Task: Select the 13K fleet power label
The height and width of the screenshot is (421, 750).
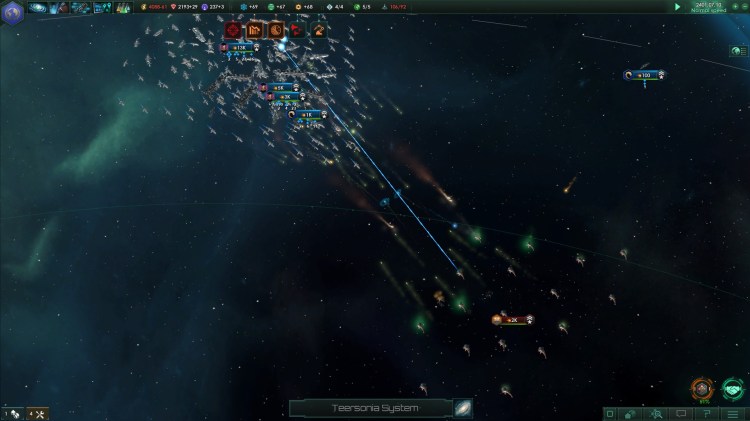Action: pos(239,47)
